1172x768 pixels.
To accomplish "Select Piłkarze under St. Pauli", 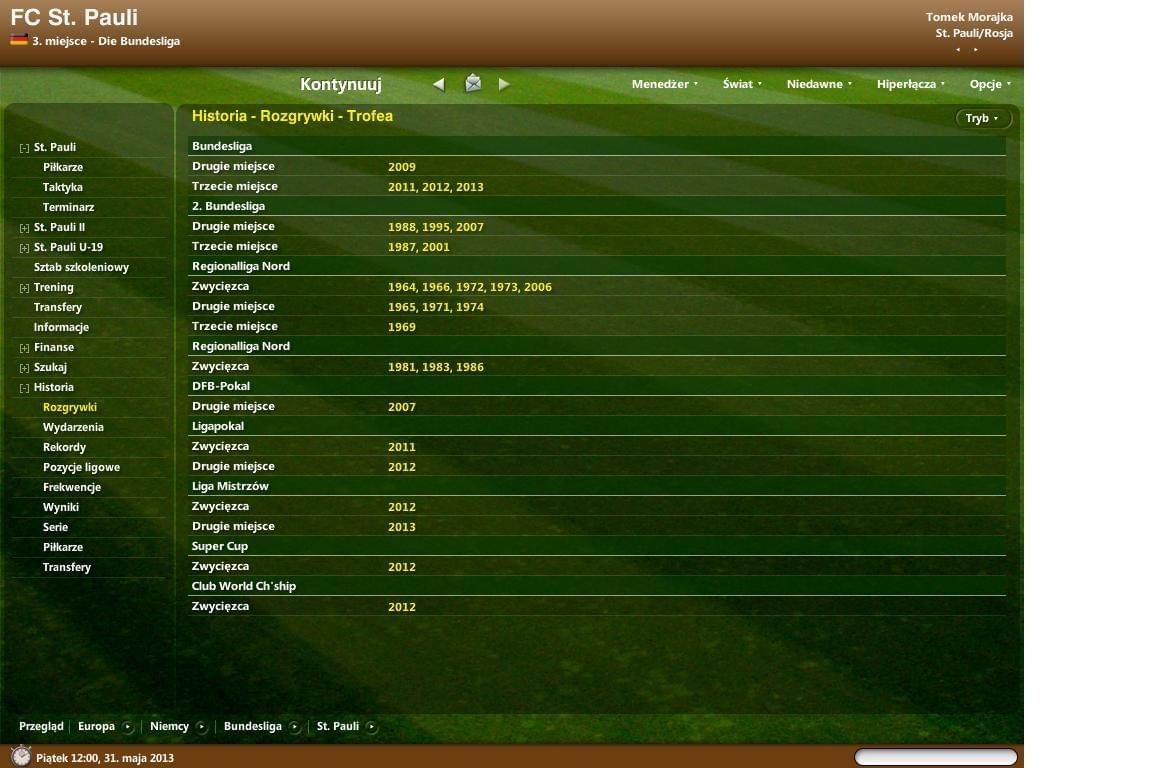I will pos(63,167).
